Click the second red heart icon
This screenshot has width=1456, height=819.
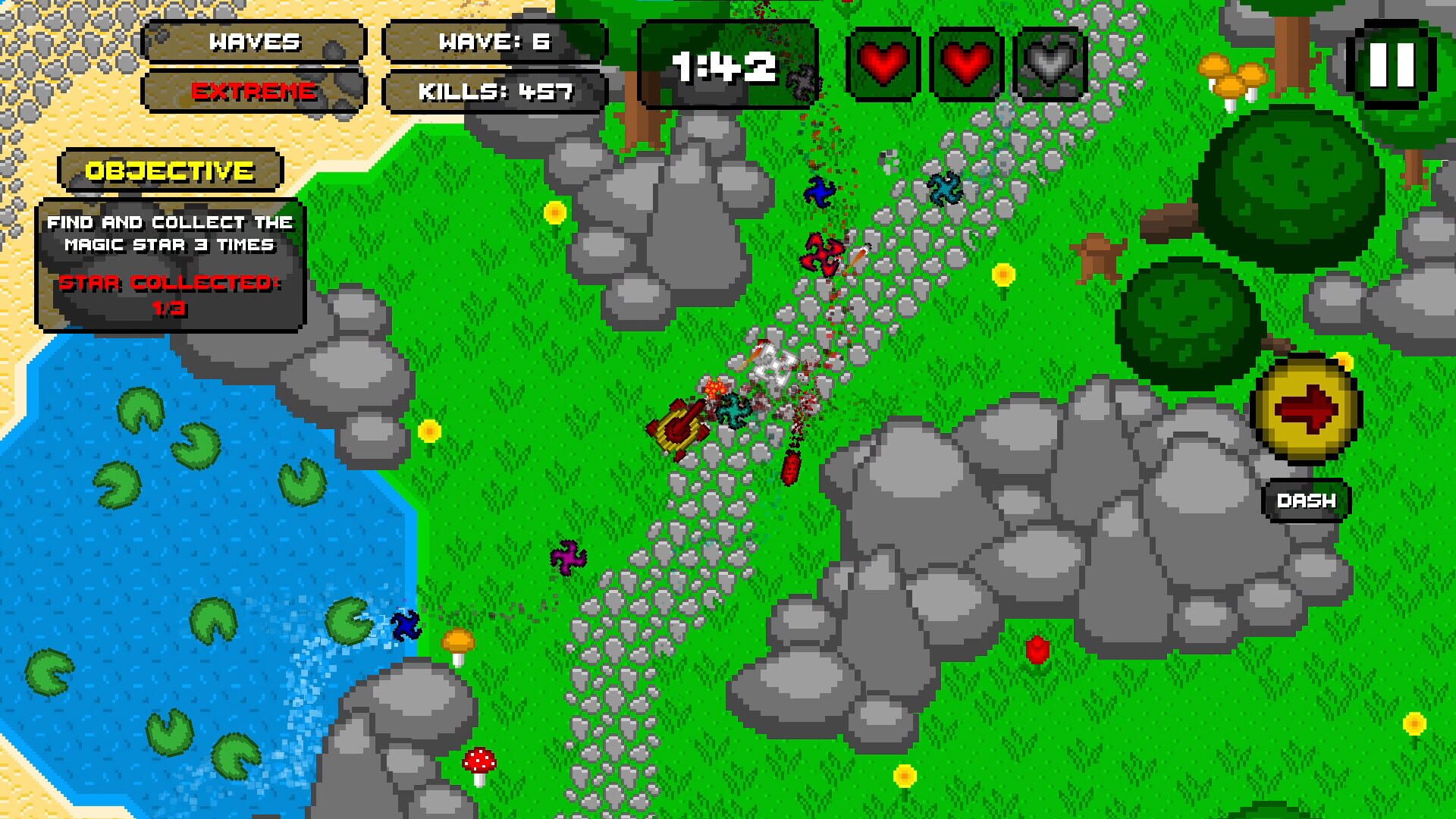pos(965,64)
